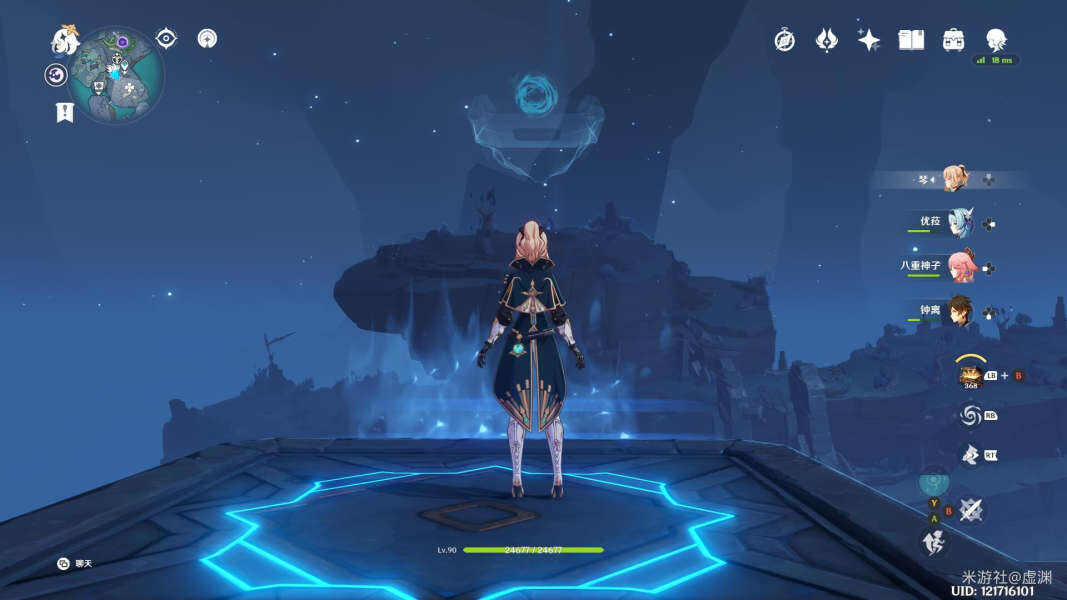The image size is (1067, 600).
Task: Toggle the elemental sight eye icon
Action: (x=166, y=39)
